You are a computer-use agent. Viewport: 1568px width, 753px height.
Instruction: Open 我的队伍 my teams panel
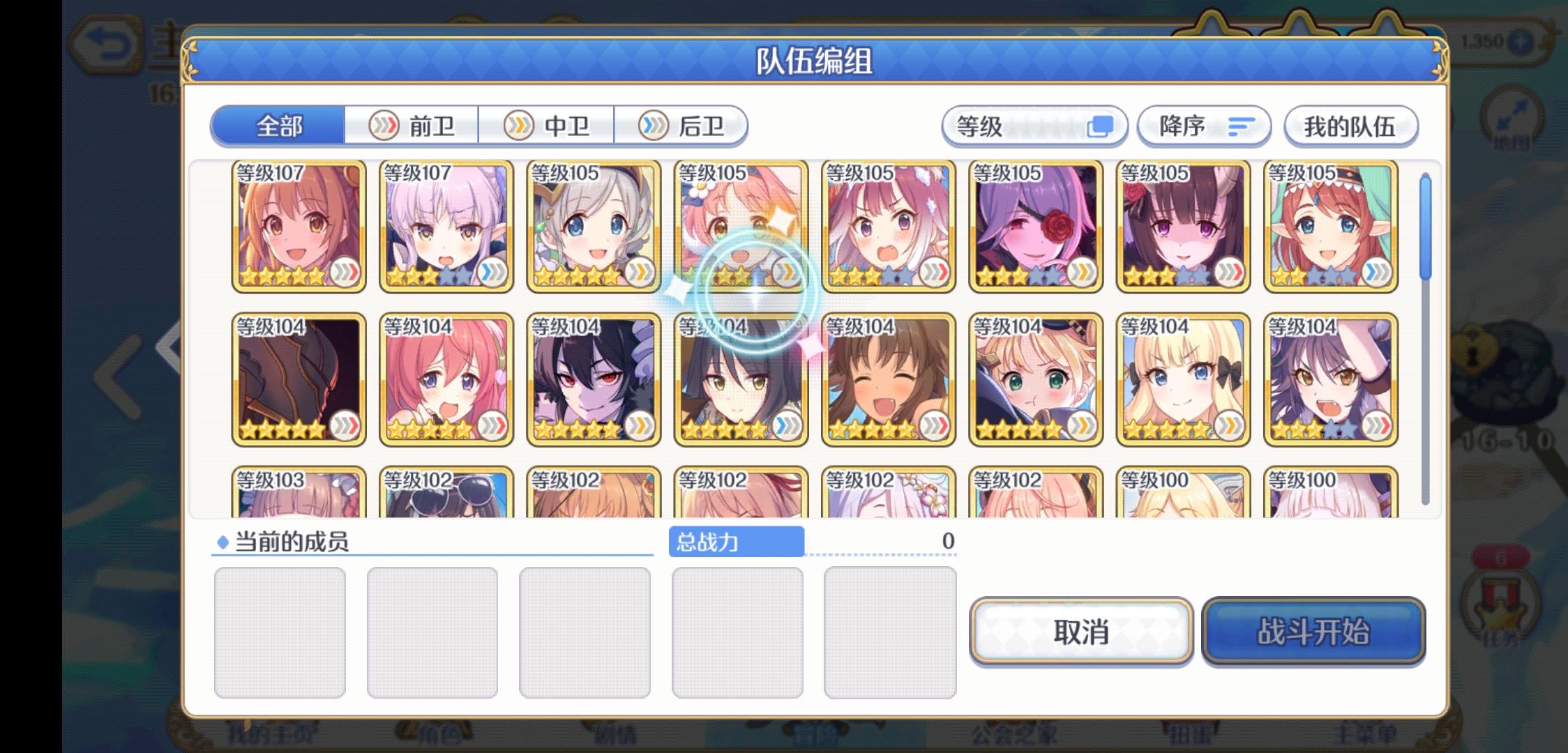1350,126
